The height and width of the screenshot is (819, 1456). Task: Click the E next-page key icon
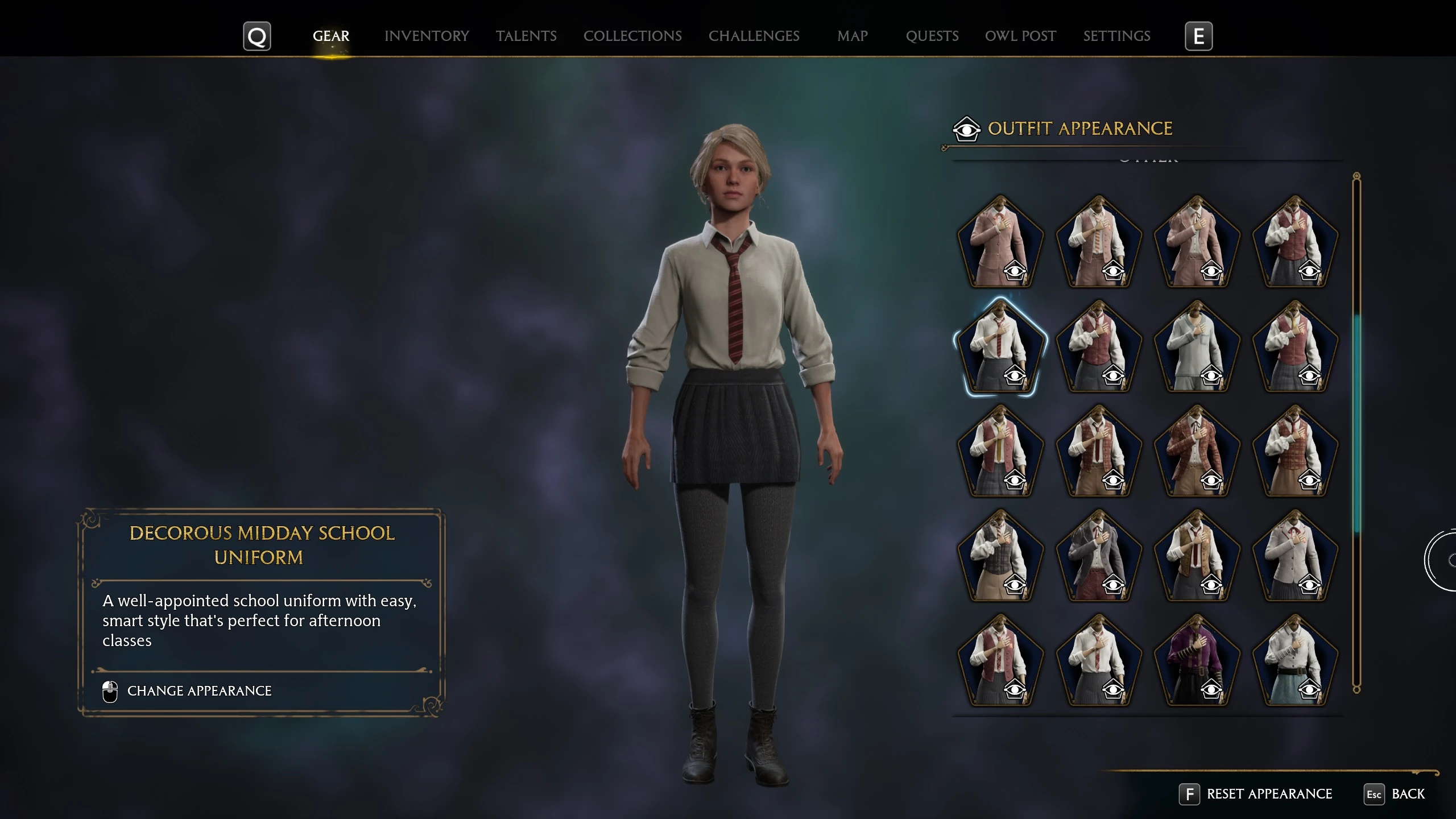[x=1199, y=36]
